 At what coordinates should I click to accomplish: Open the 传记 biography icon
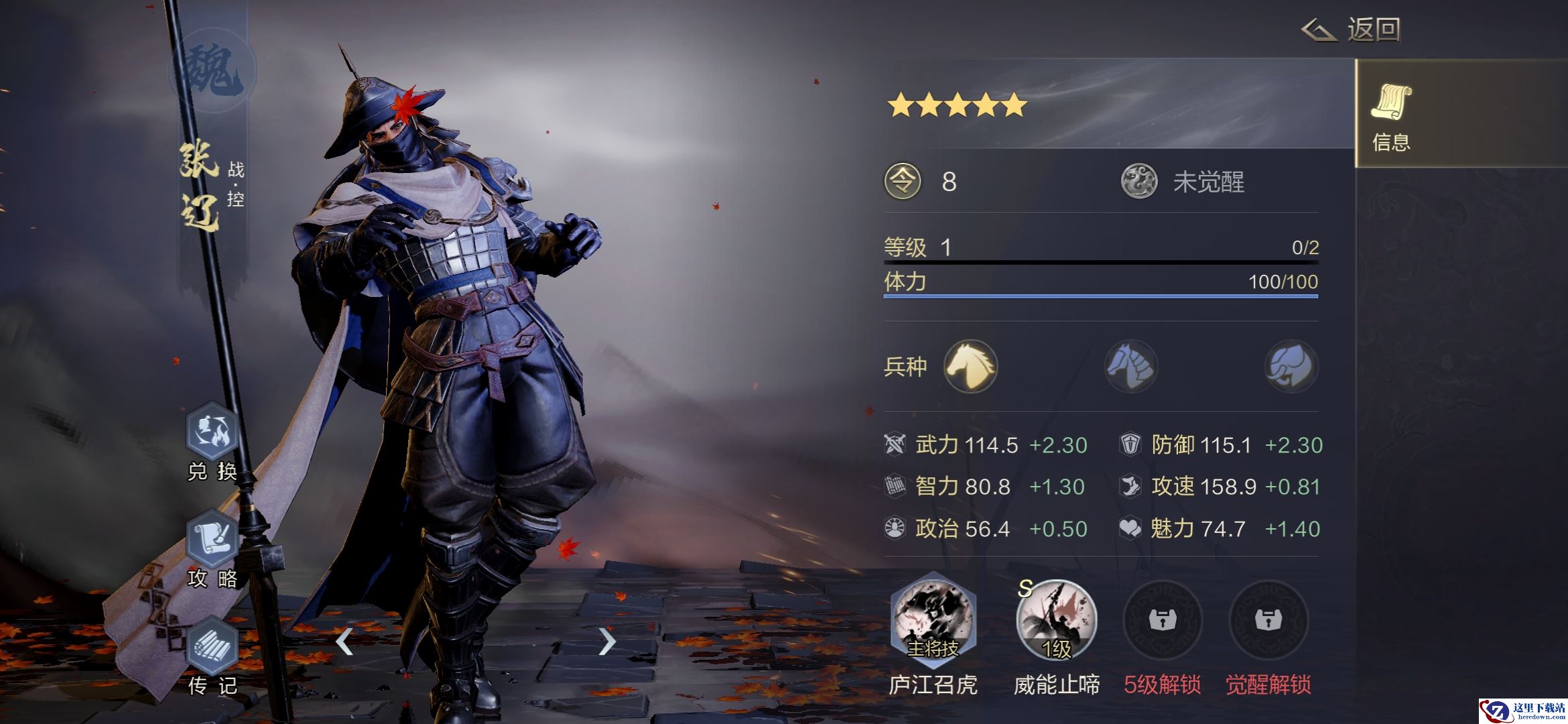212,646
